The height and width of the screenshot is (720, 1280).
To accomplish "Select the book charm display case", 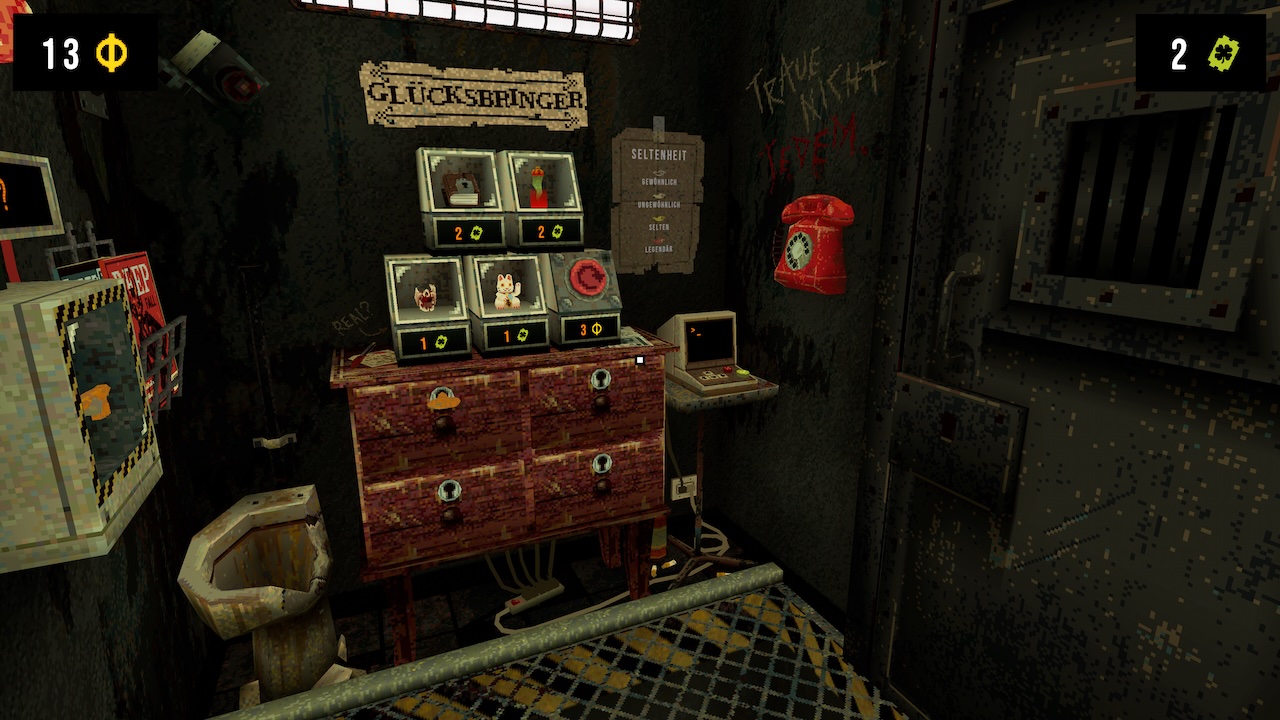I will 459,187.
